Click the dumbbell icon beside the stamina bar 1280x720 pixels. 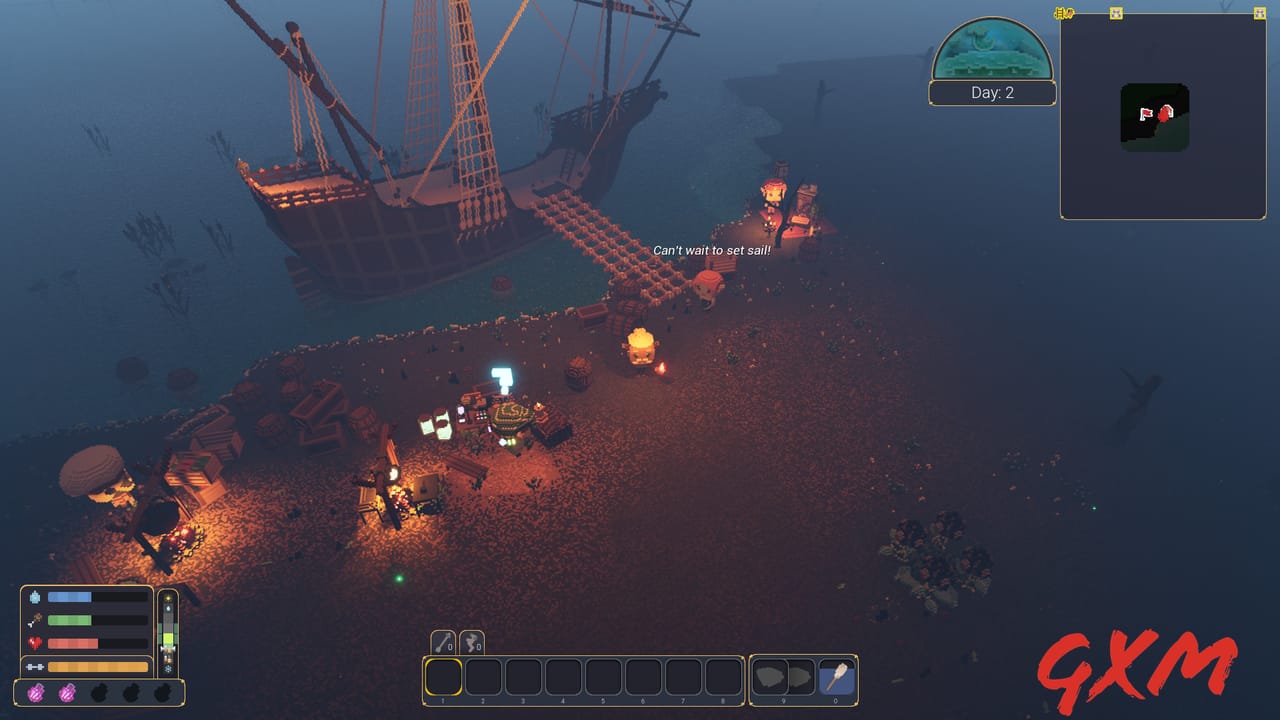click(x=36, y=665)
